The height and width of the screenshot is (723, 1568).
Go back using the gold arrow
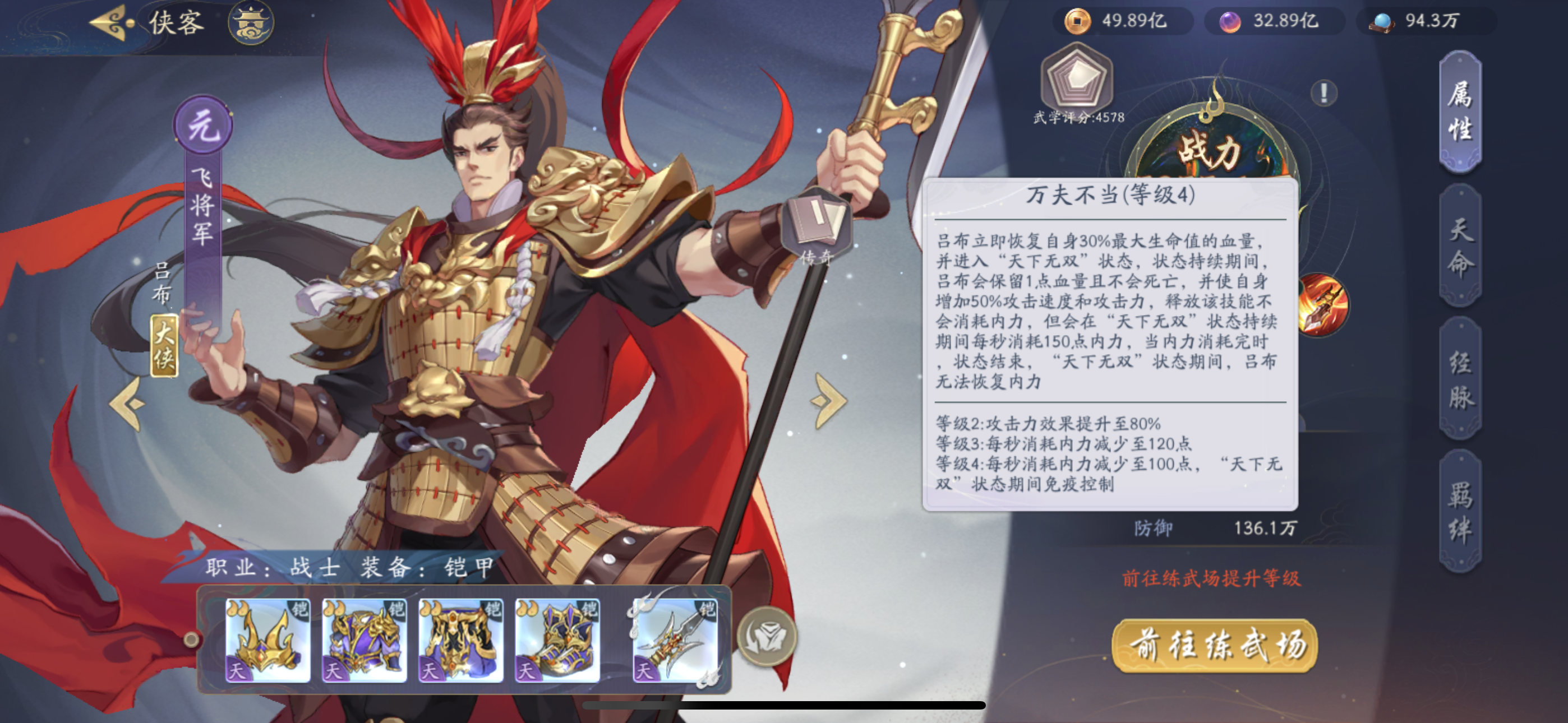click(x=113, y=23)
